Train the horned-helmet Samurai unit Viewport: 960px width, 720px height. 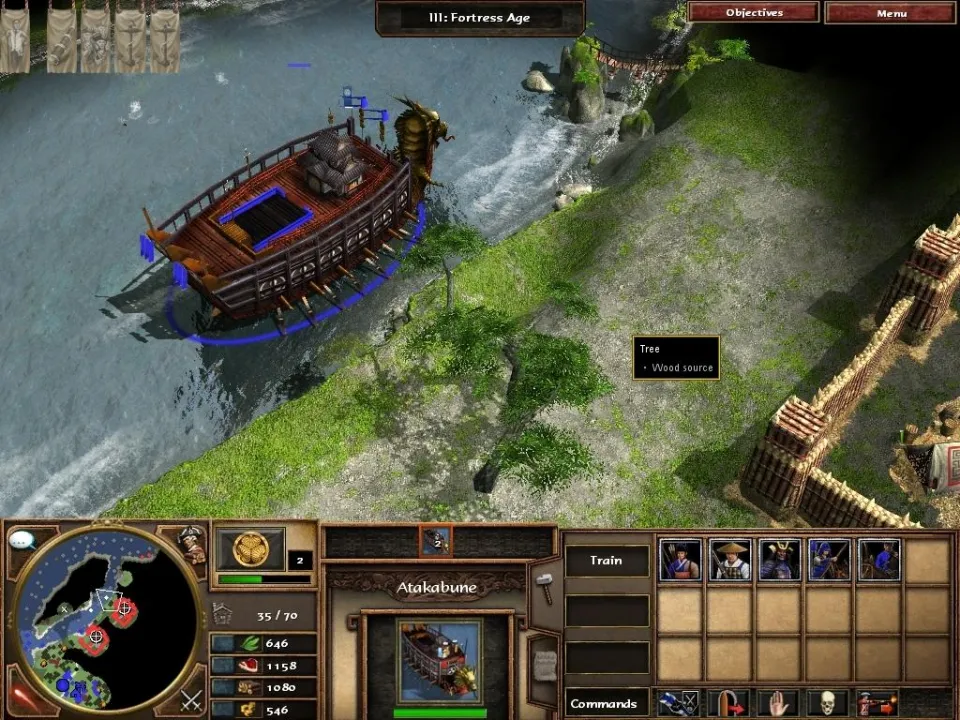780,560
